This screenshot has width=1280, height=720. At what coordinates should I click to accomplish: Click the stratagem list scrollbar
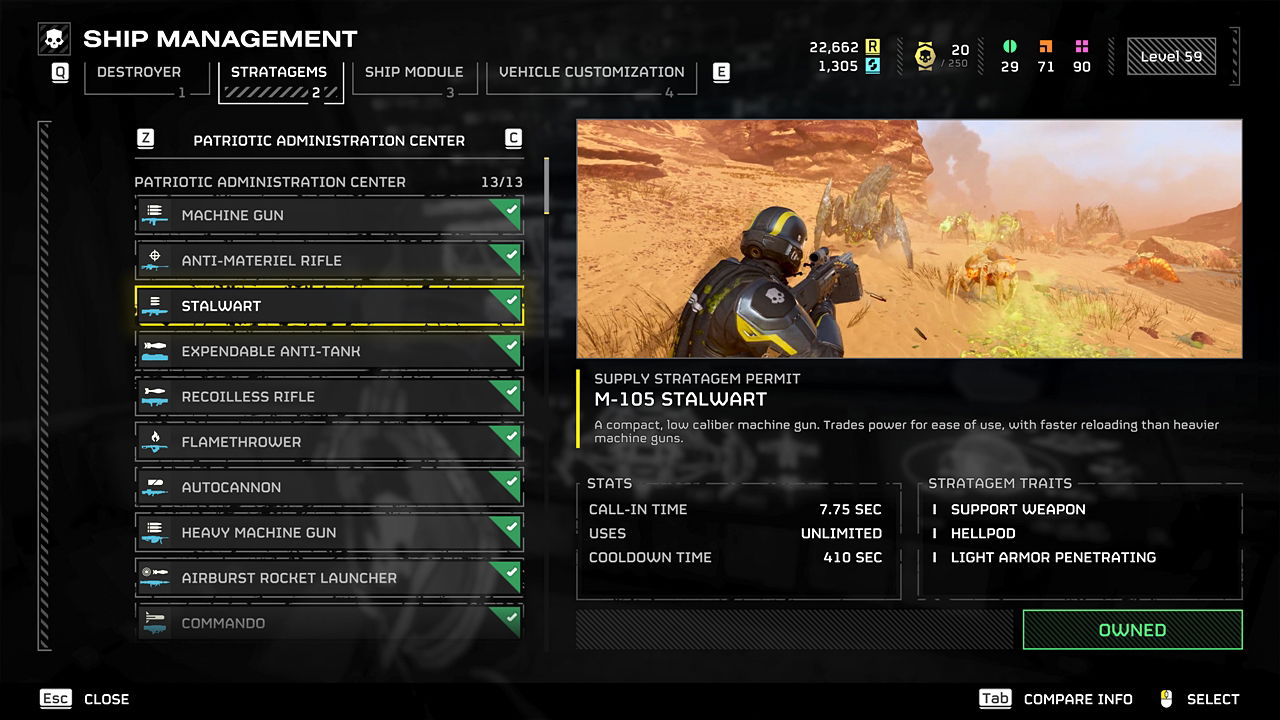(546, 186)
